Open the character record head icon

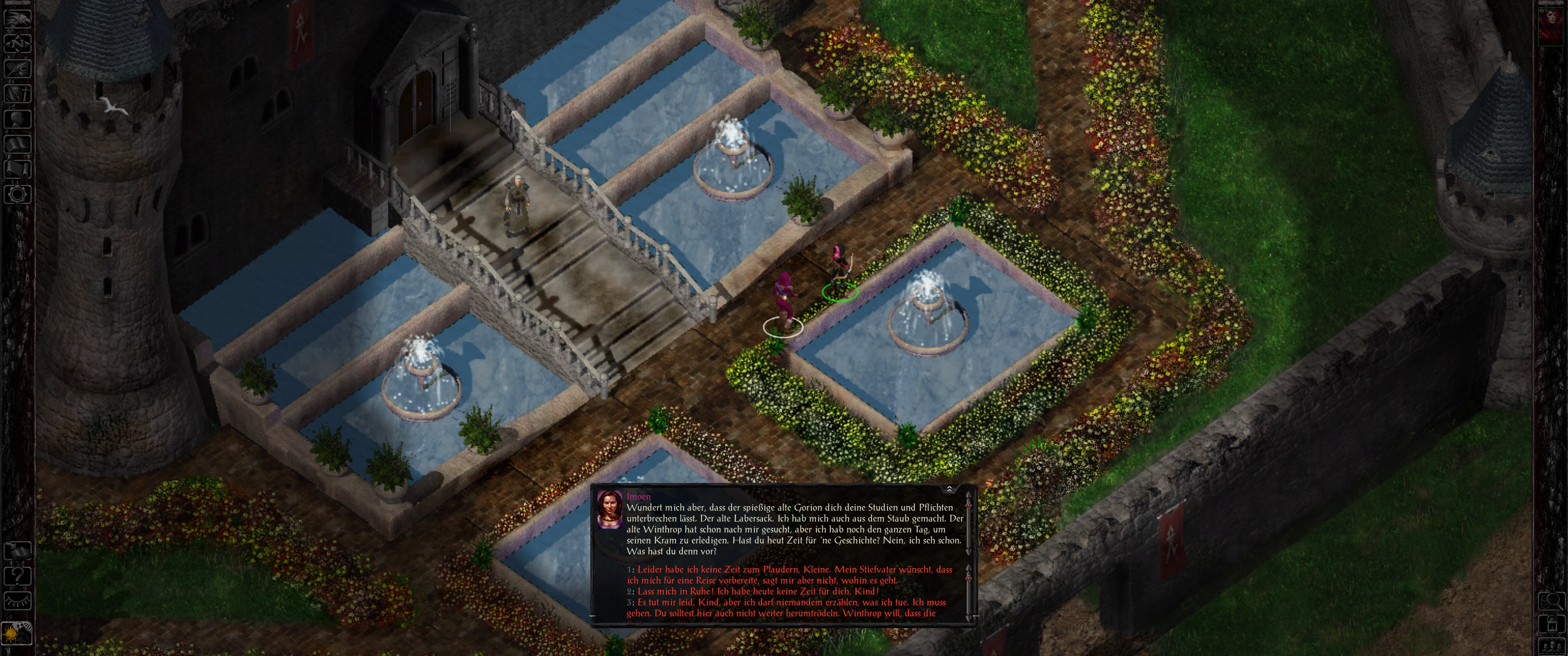point(17,119)
